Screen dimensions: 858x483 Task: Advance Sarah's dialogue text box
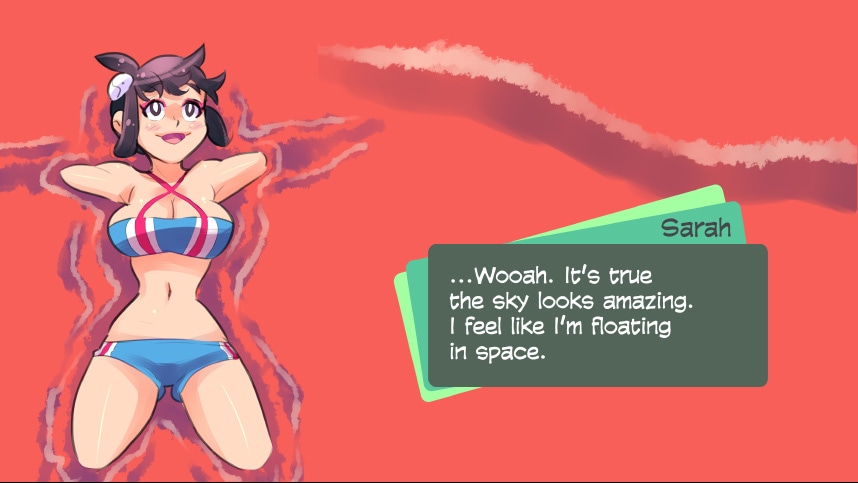[x=597, y=315]
